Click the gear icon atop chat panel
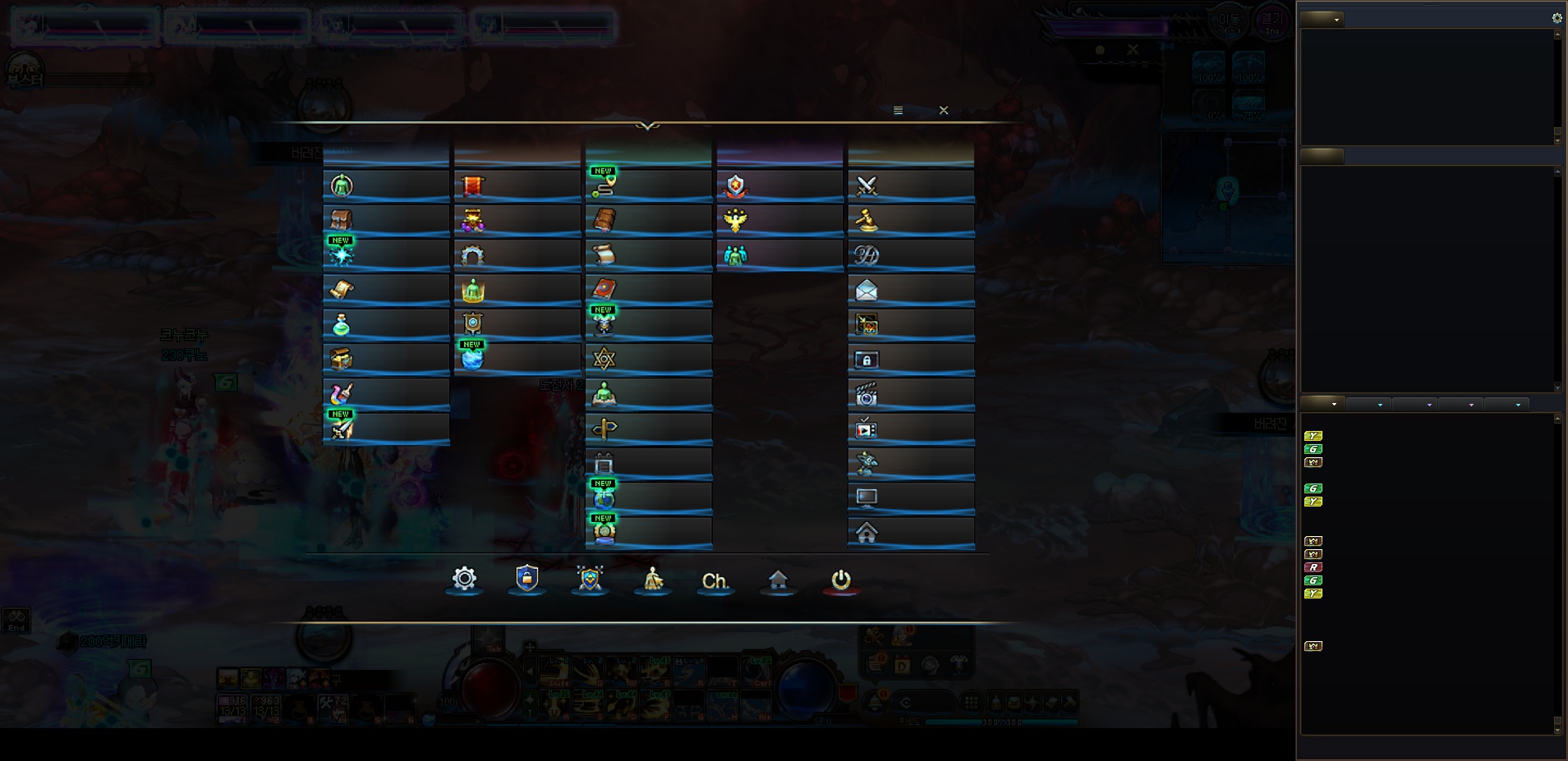1568x761 pixels. tap(1557, 18)
